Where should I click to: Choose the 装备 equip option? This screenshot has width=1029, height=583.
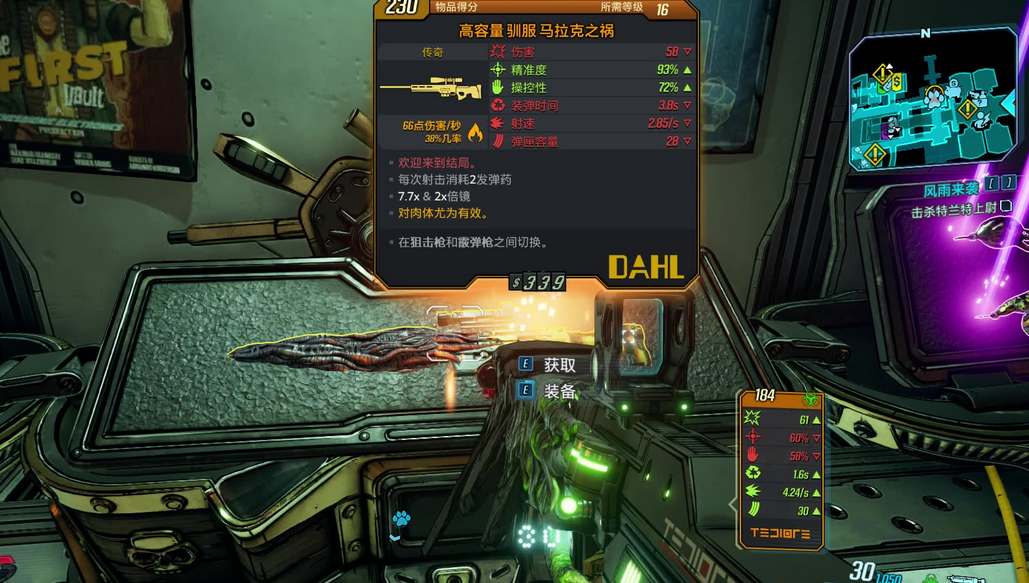(559, 391)
